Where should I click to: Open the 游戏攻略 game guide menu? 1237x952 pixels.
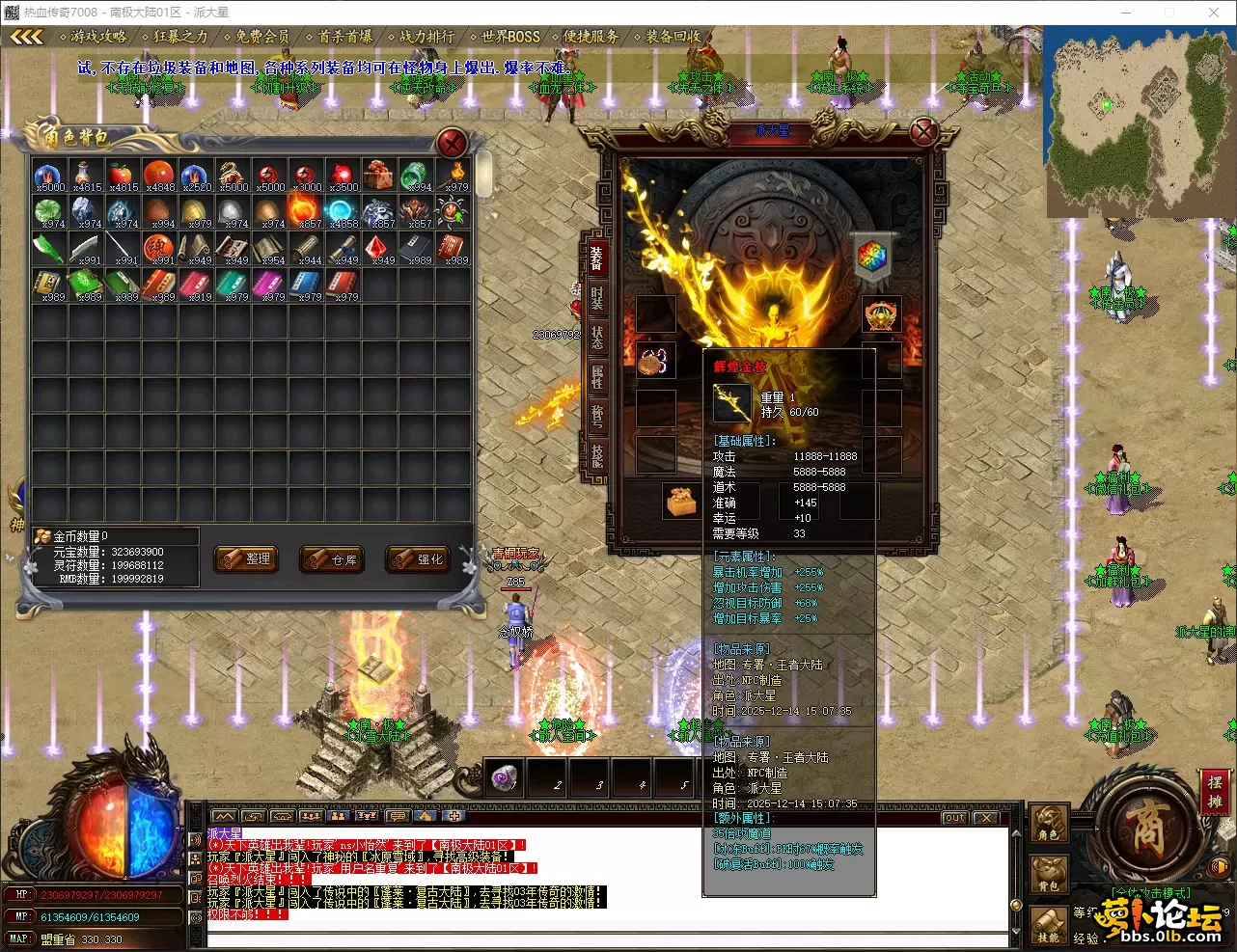97,37
